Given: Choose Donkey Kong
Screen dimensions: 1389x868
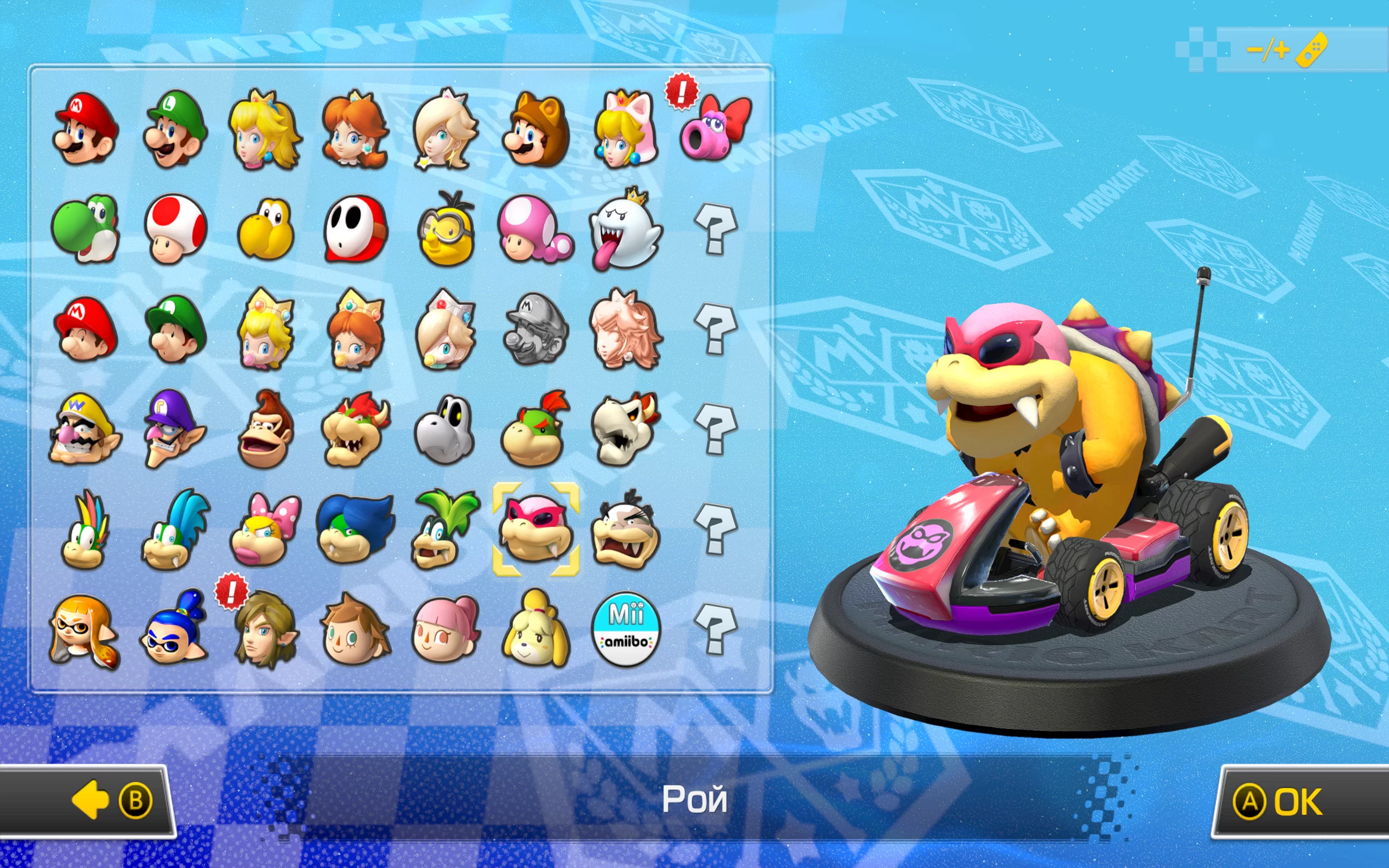Looking at the screenshot, I should tap(266, 430).
